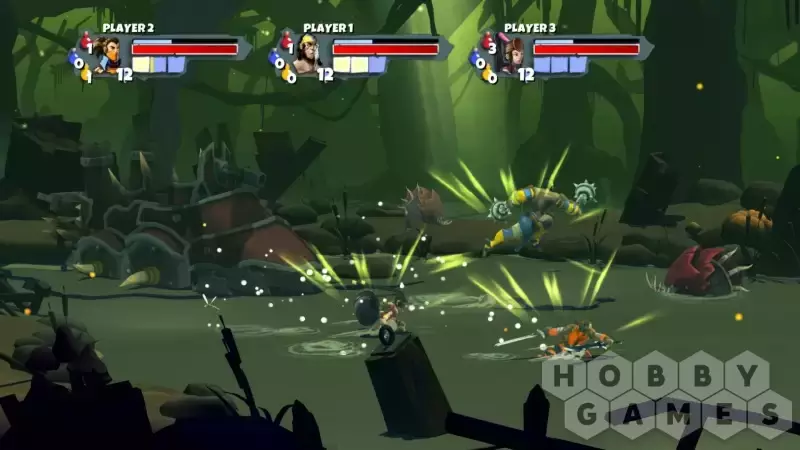Select Player 2's red potion icon
Viewport: 800px width, 450px height.
tap(86, 41)
